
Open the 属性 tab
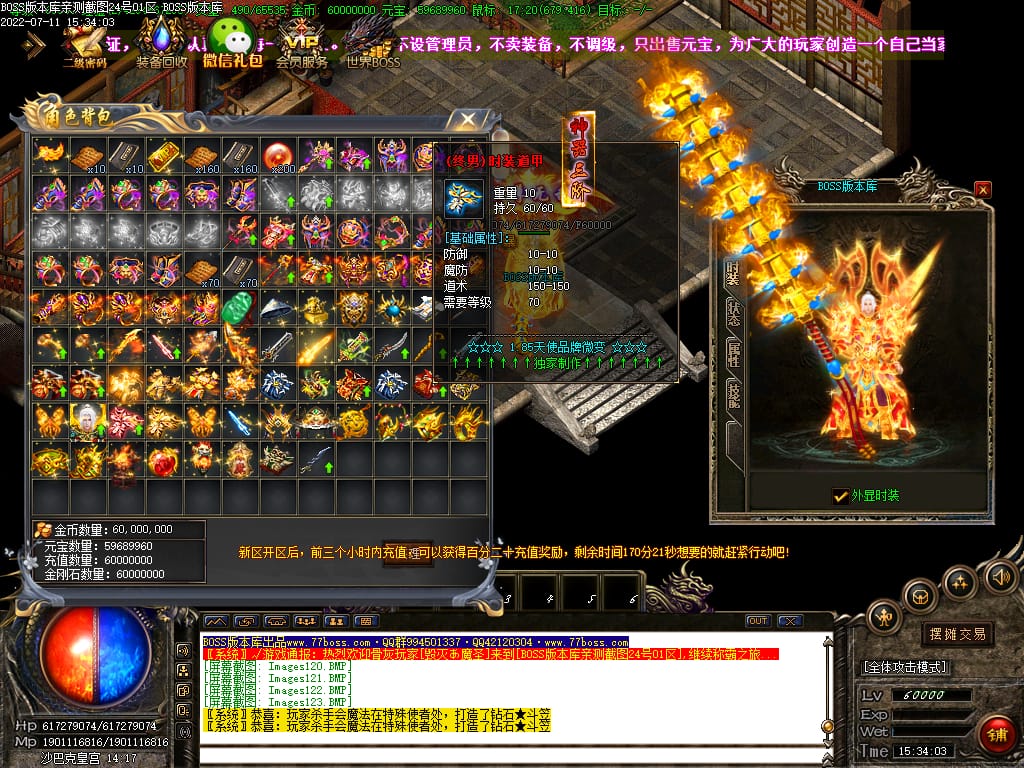(733, 353)
